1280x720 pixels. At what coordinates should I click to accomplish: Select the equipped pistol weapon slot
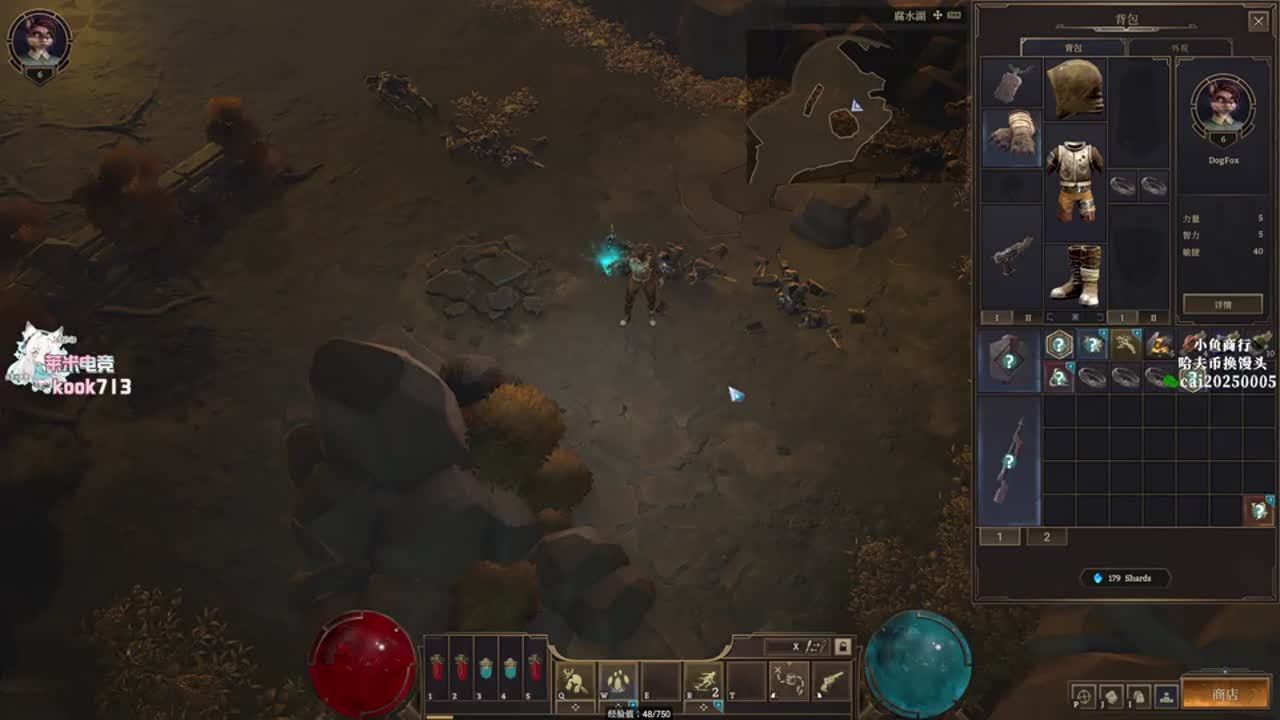1012,256
